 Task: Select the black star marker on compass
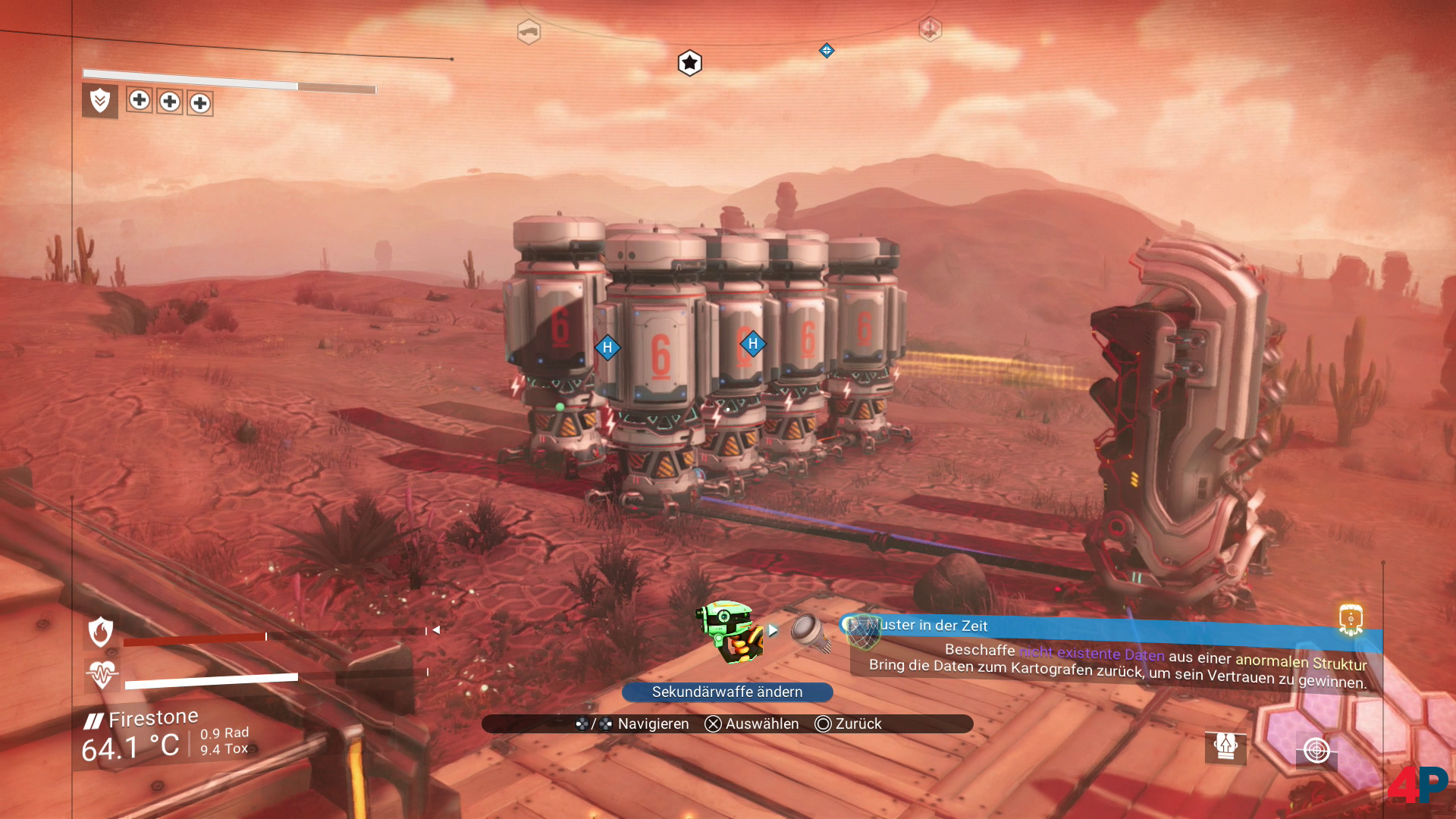pyautogui.click(x=689, y=63)
